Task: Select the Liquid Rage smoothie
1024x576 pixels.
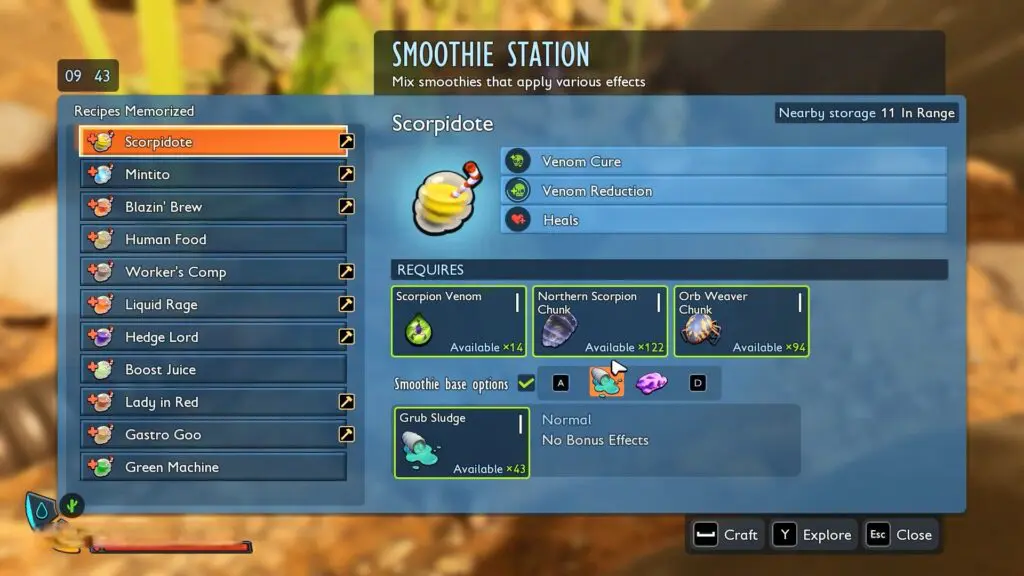Action: (213, 305)
